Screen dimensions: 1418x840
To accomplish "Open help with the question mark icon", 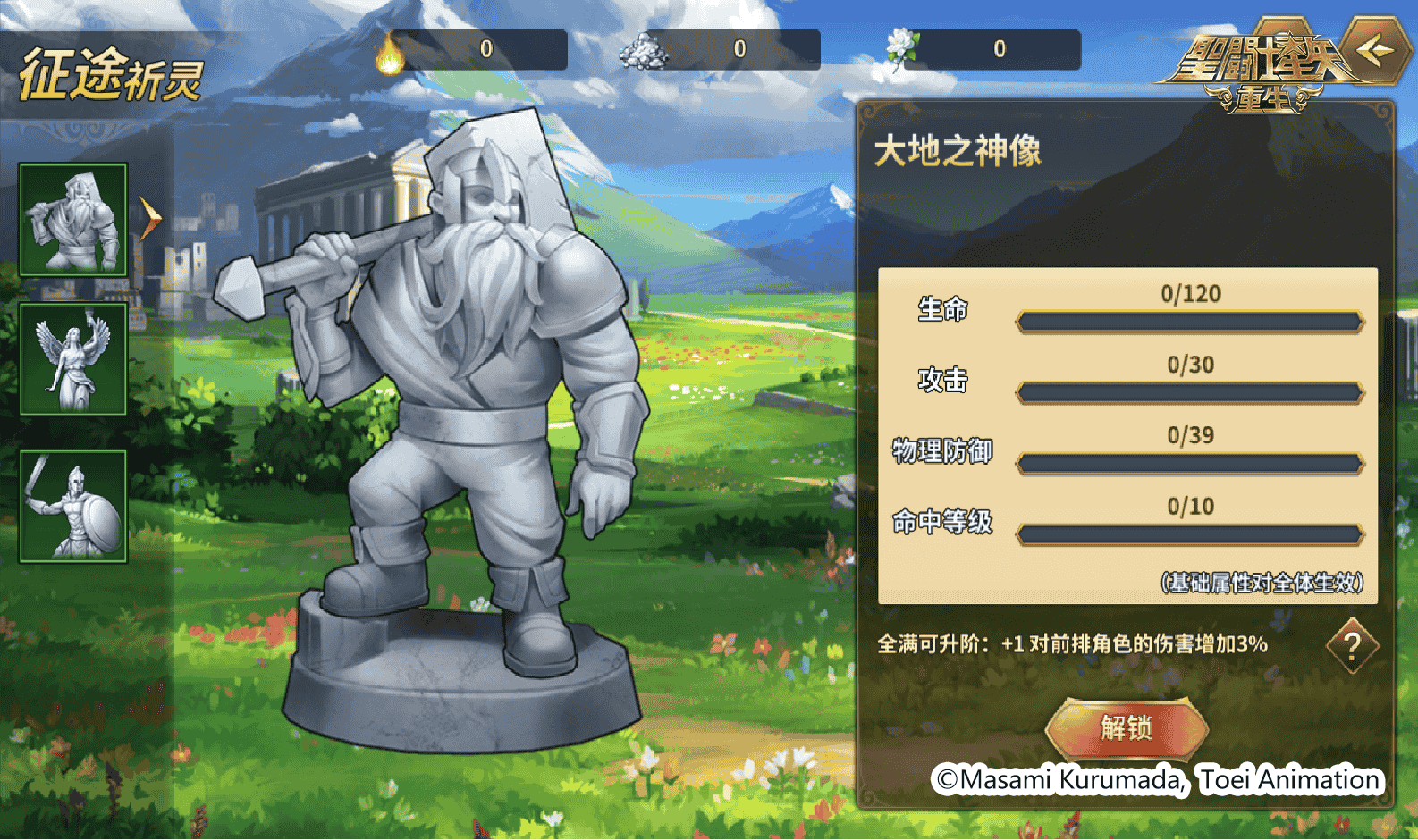I will [x=1352, y=645].
